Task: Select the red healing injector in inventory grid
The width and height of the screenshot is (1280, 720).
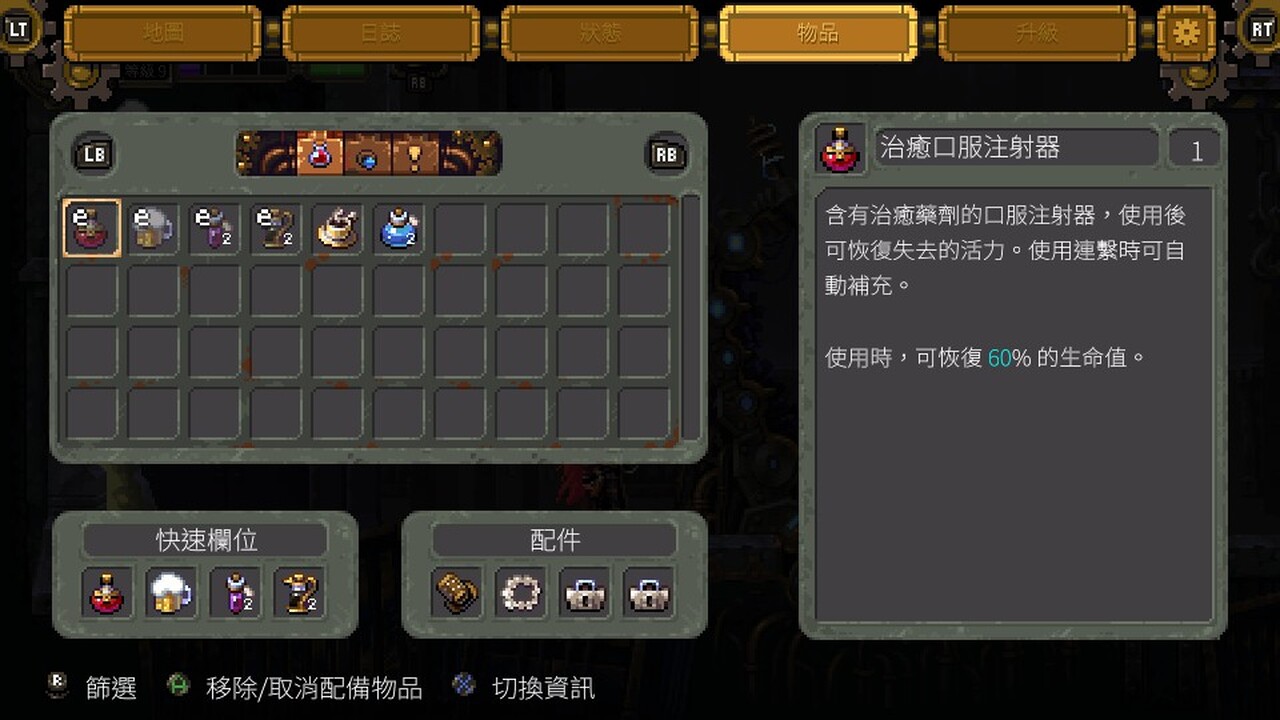Action: pos(92,228)
